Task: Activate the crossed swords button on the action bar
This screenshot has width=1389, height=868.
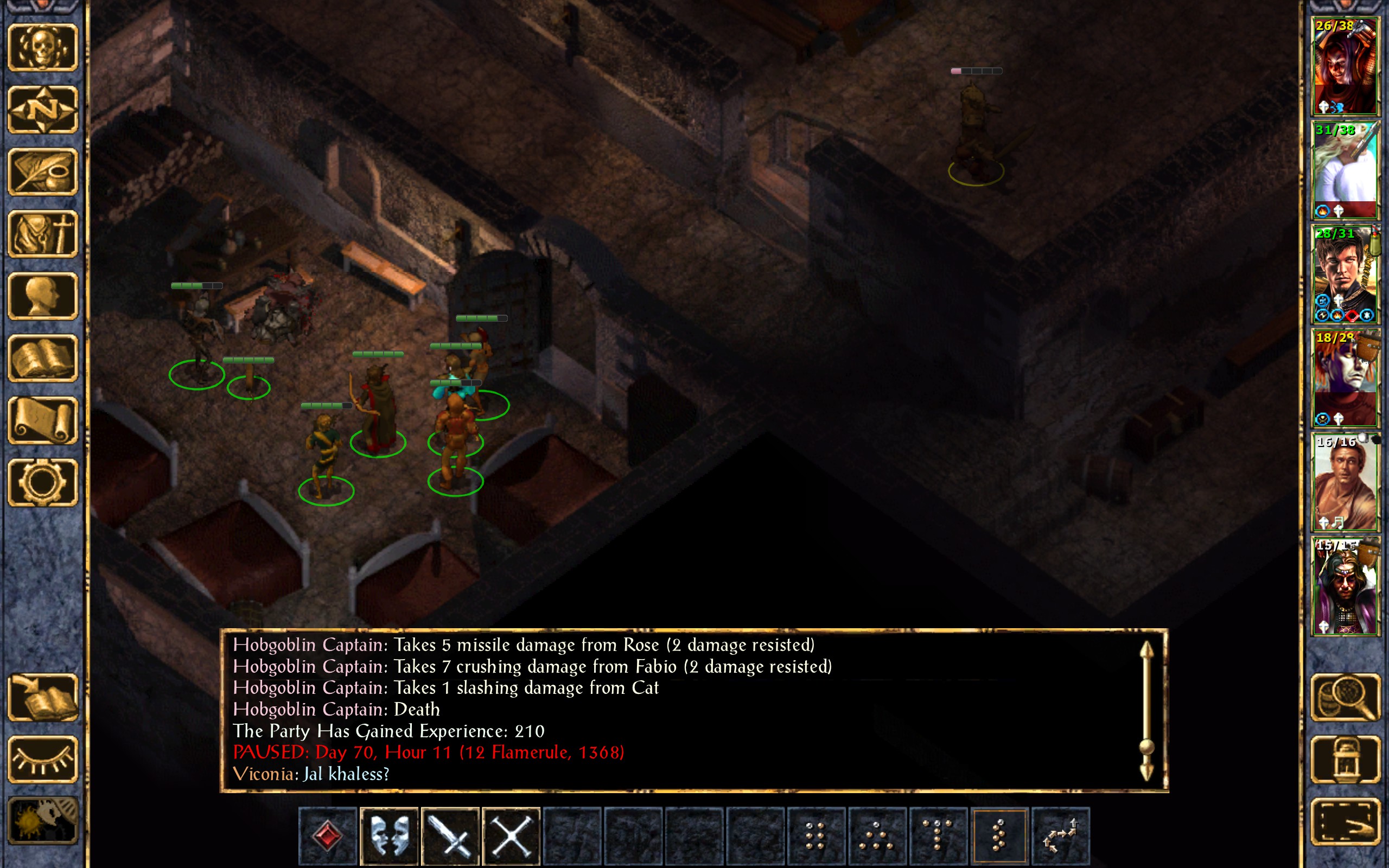Action: pyautogui.click(x=511, y=835)
